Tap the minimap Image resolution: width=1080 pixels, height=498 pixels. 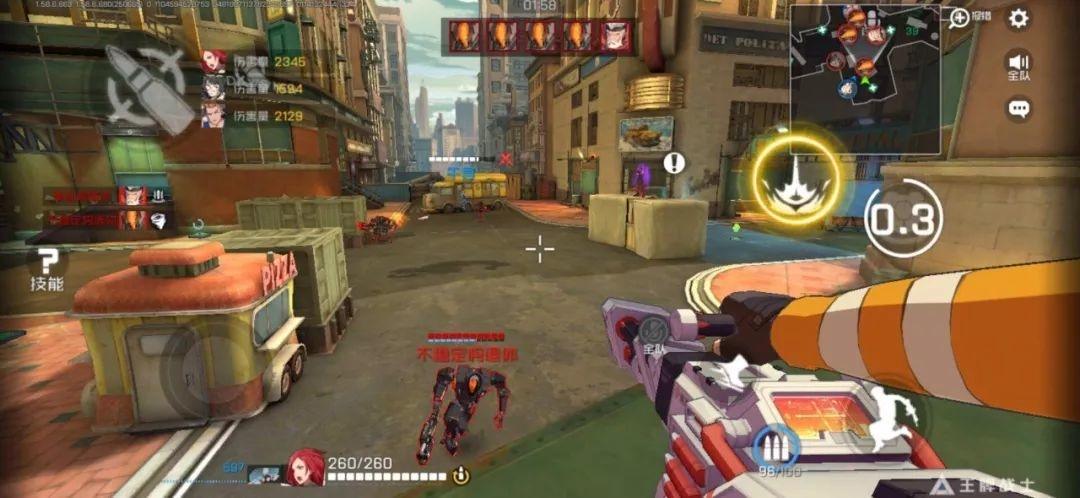click(x=864, y=79)
